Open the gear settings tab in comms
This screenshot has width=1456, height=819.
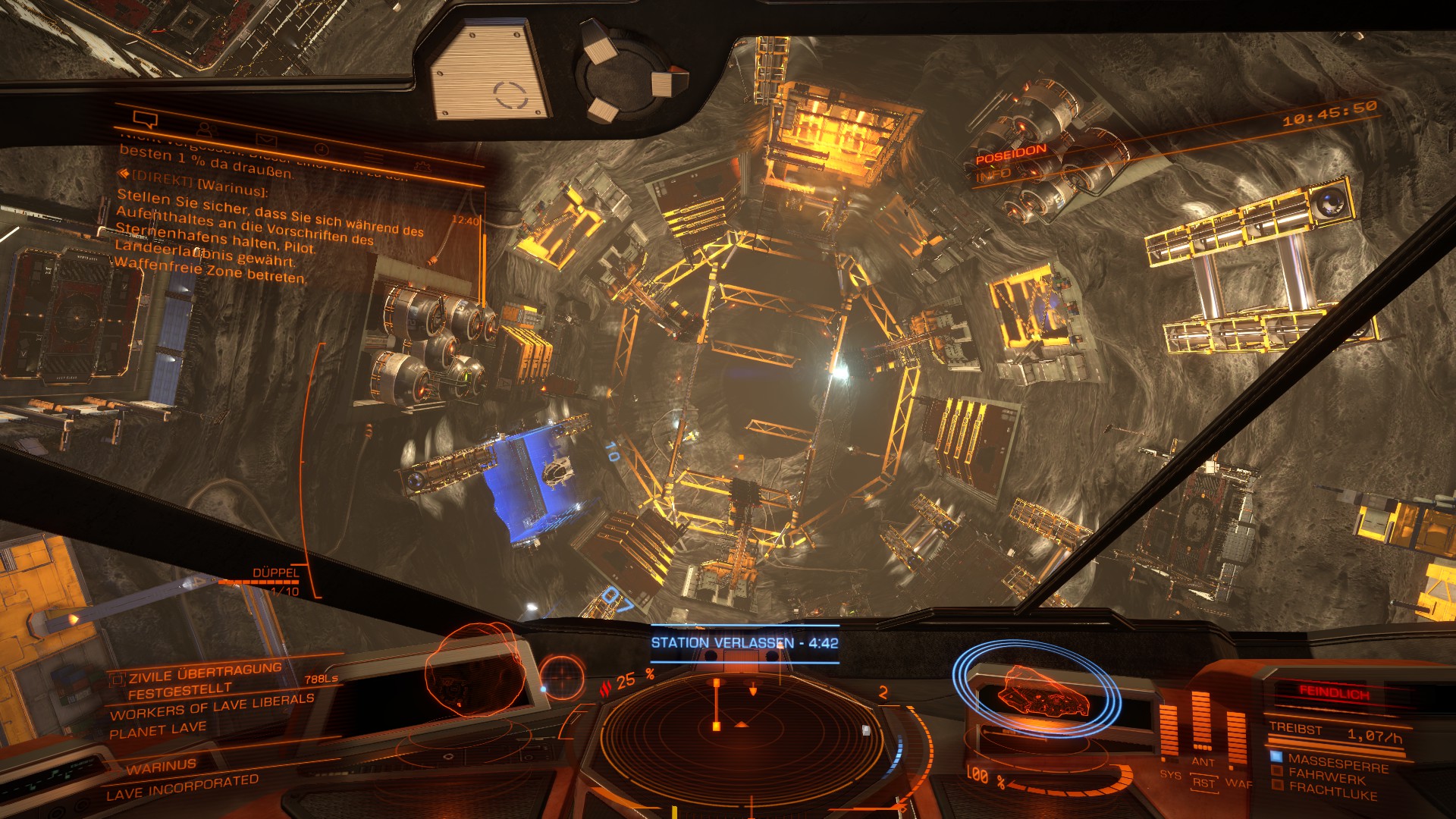coord(422,166)
